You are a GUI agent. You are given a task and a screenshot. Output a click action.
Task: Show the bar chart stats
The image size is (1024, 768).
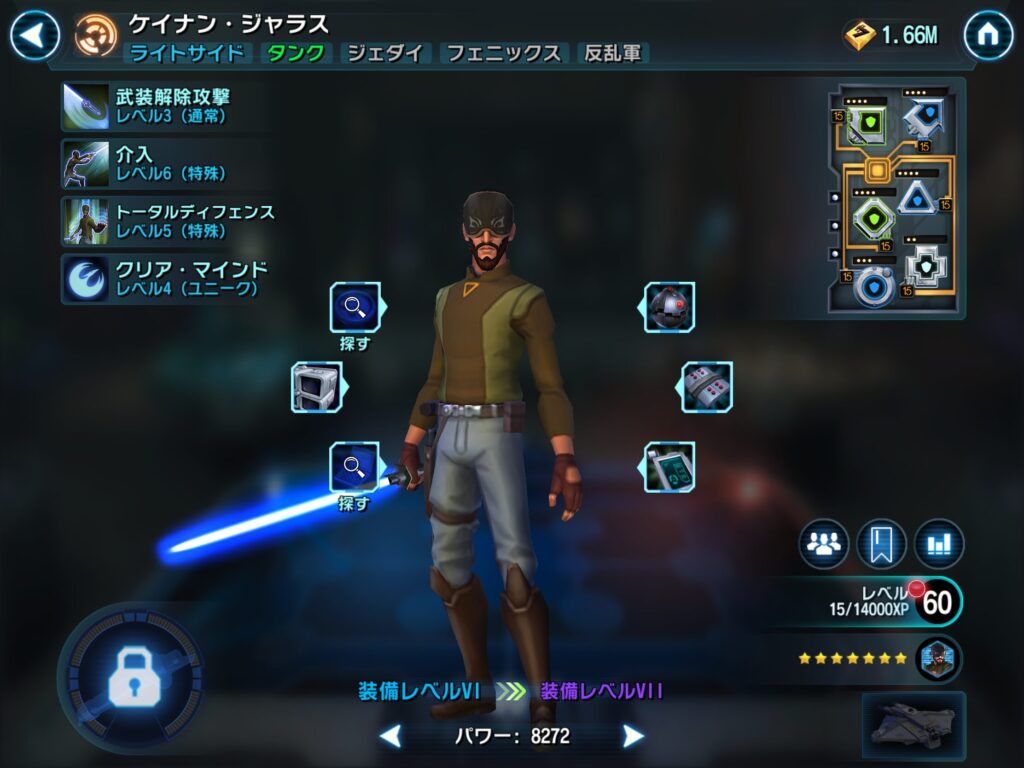939,544
